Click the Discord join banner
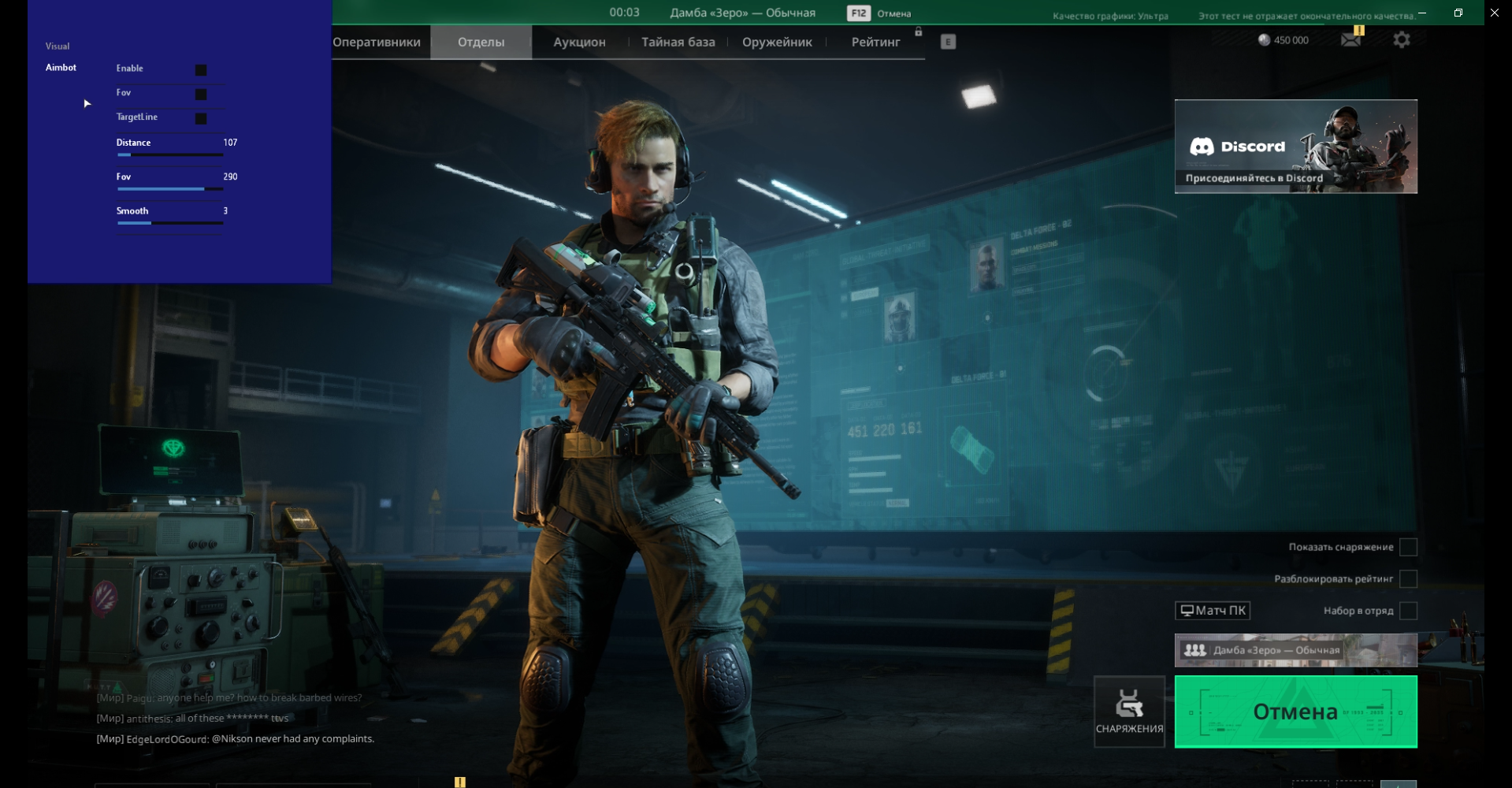Screen dimensions: 1512x788 [1295, 147]
